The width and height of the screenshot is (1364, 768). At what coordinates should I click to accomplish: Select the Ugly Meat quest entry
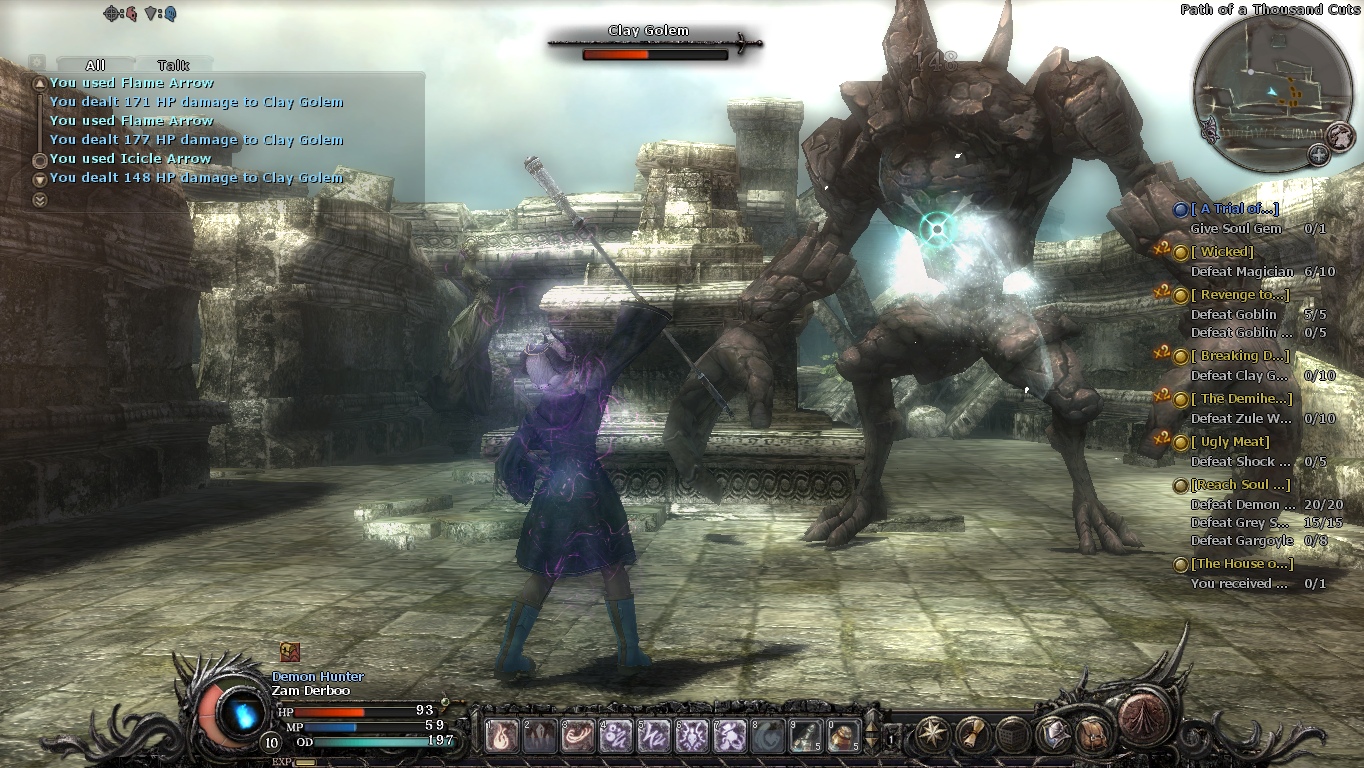[1235, 442]
